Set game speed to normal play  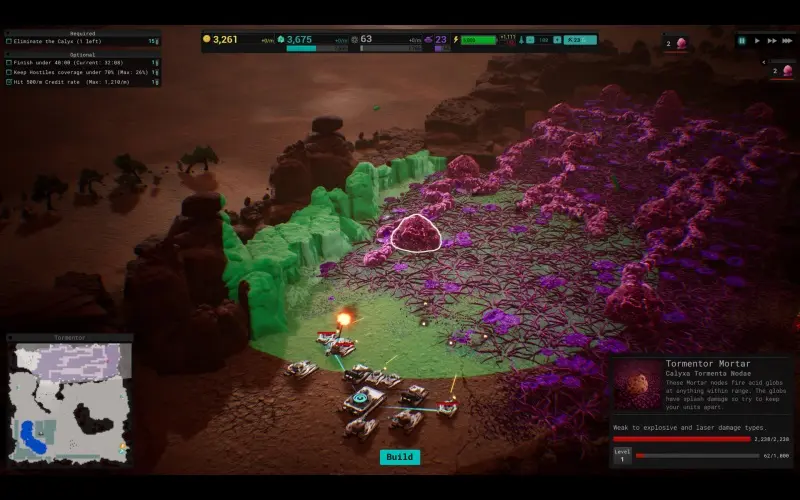coord(757,41)
